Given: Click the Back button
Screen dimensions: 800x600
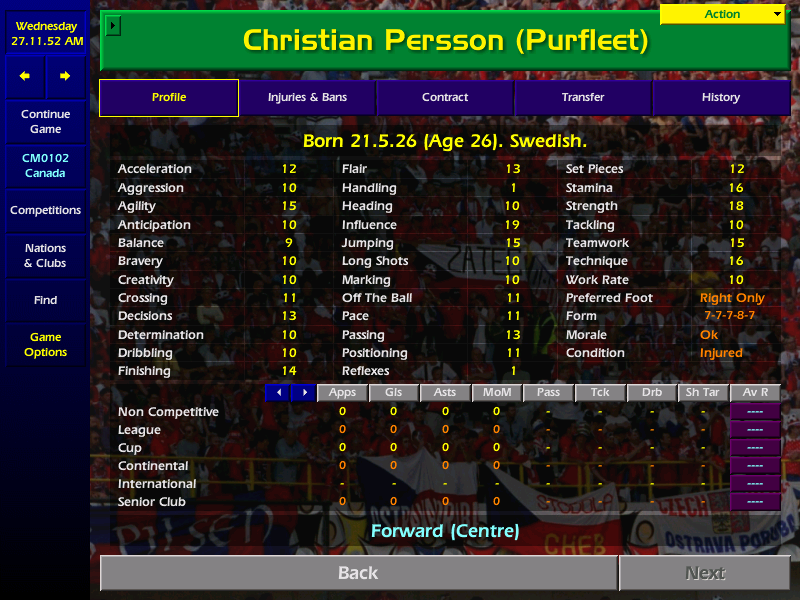Looking at the screenshot, I should (x=358, y=573).
